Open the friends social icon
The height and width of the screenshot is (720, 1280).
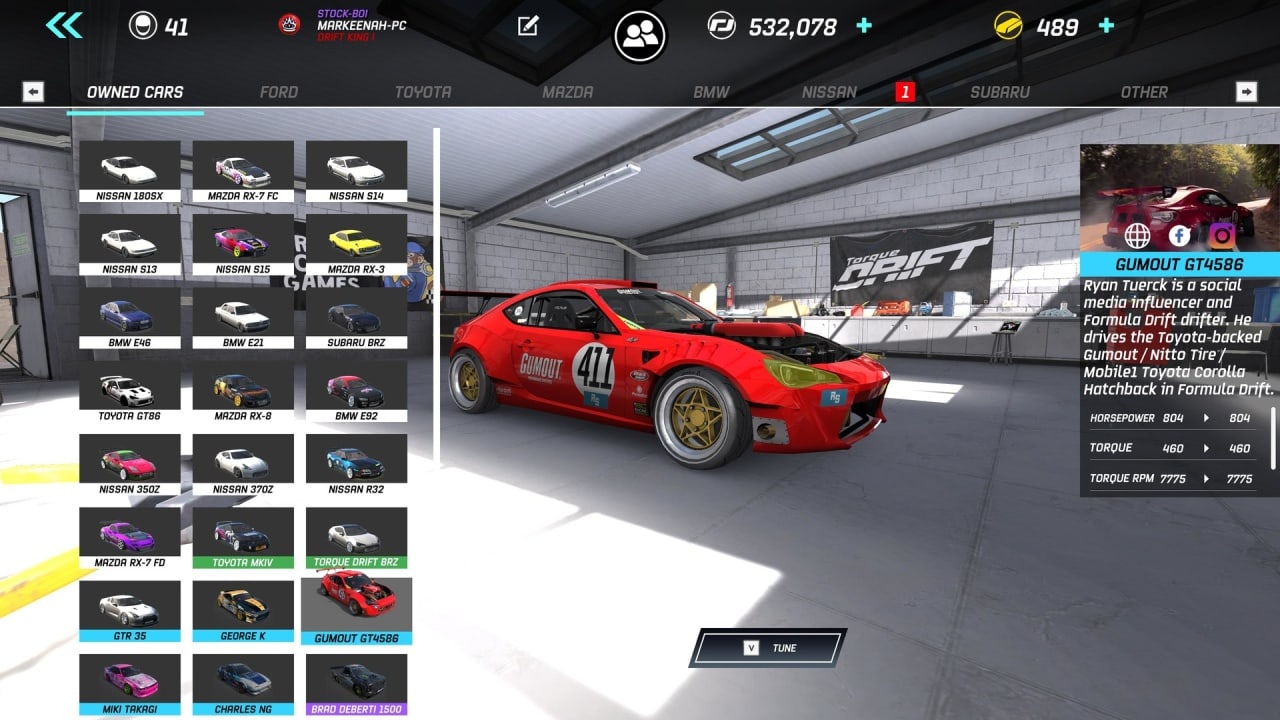tap(639, 36)
